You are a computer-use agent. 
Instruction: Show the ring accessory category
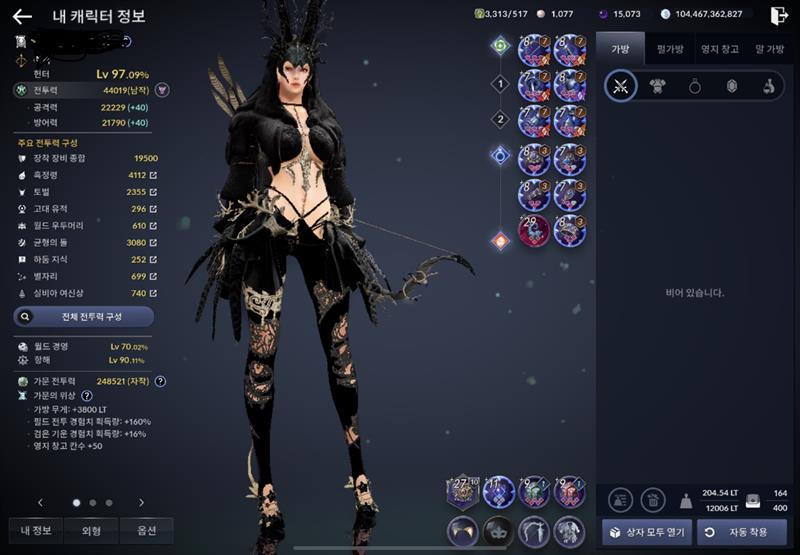point(694,86)
